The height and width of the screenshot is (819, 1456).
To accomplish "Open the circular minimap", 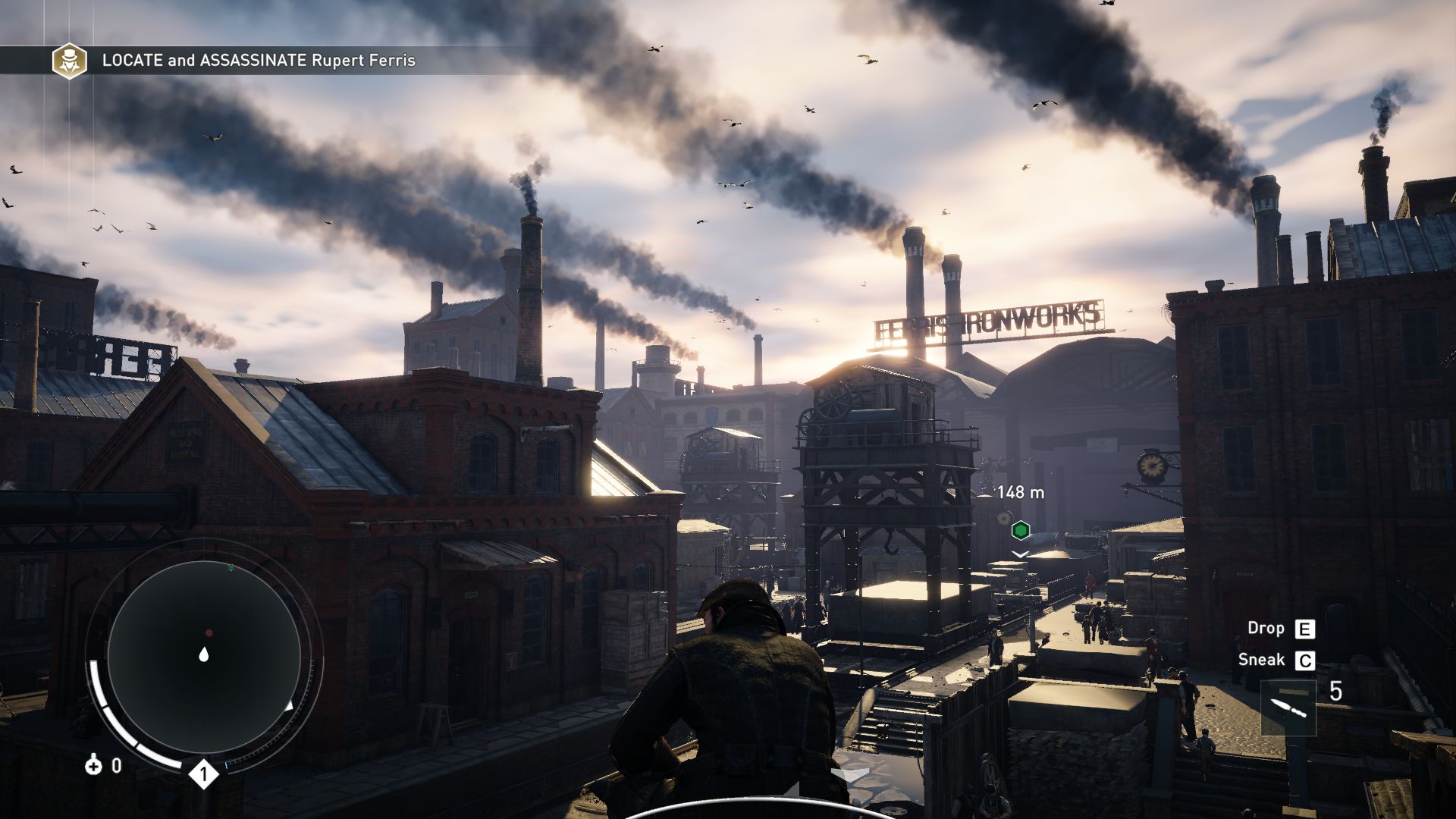I will 203,654.
